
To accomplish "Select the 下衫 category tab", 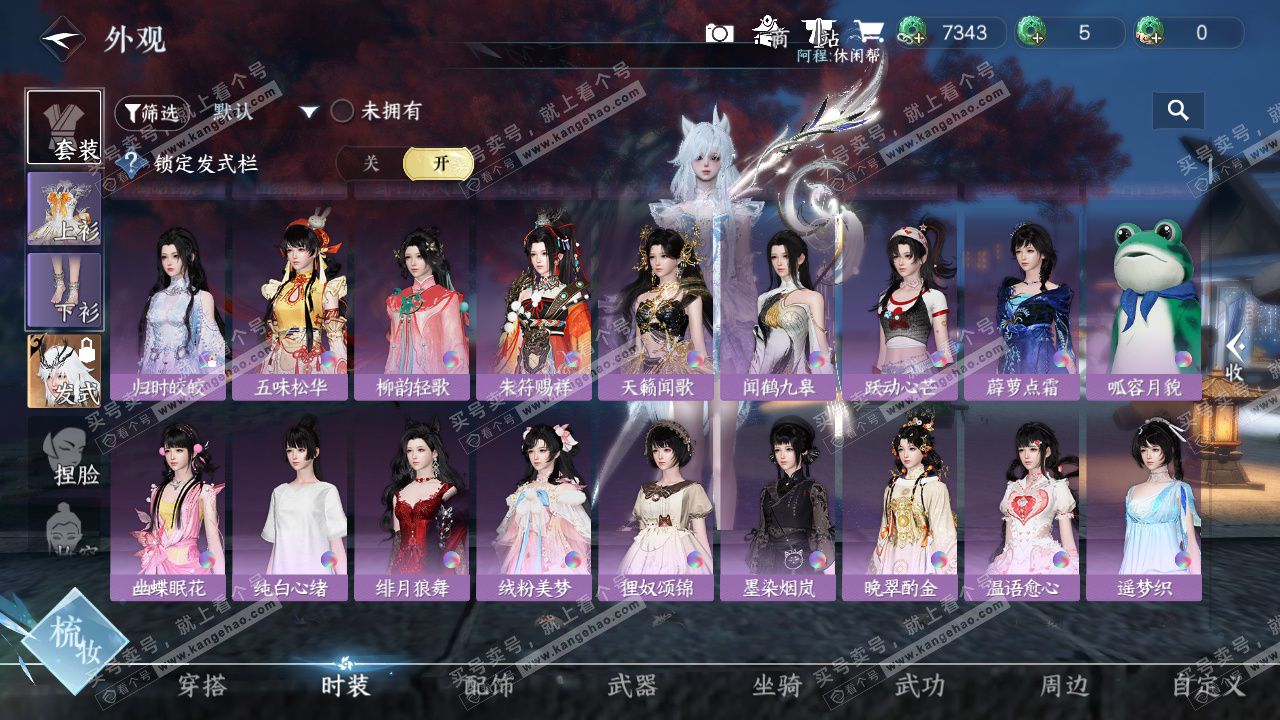I will click(x=65, y=290).
